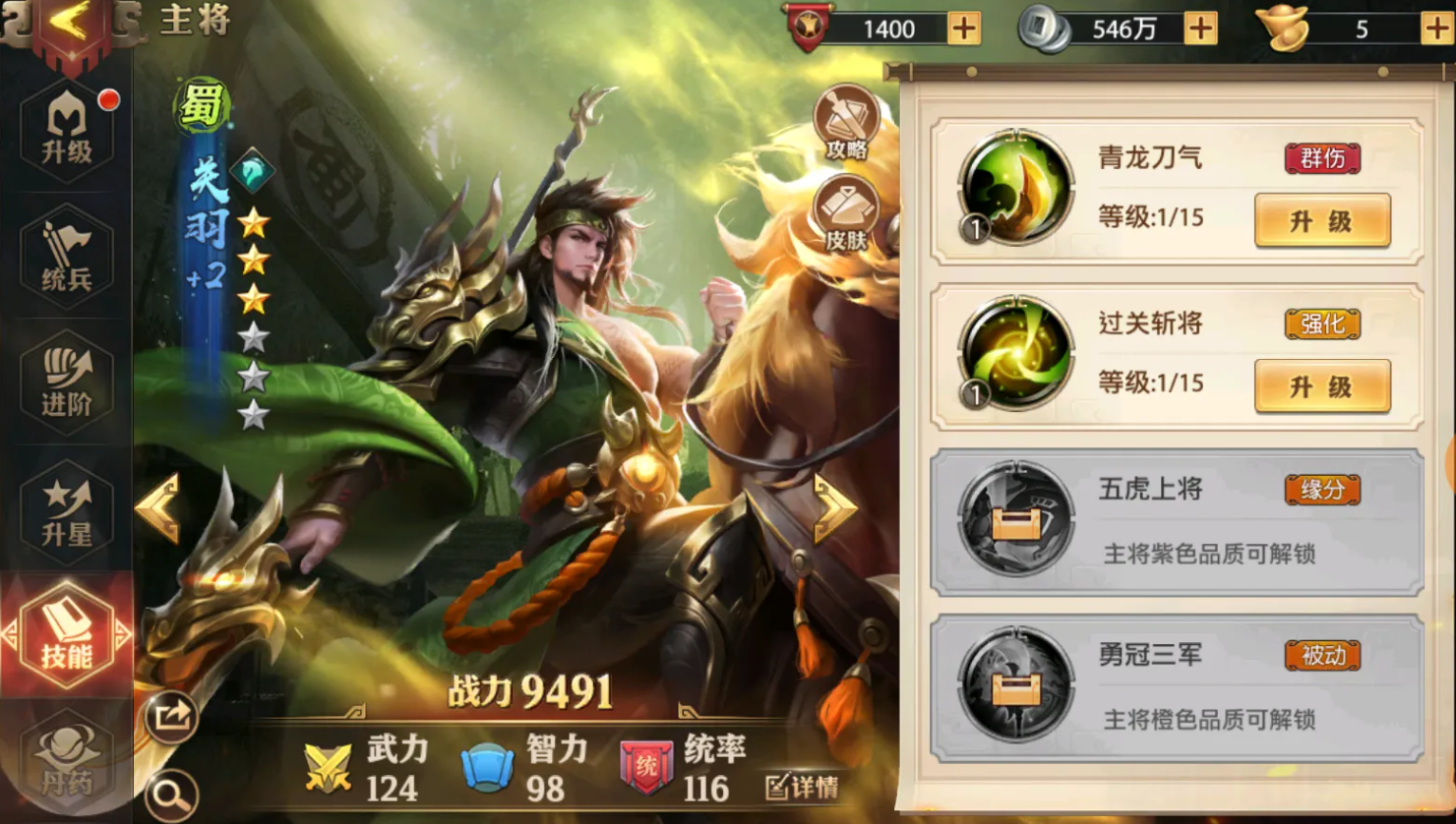Click the share/export icon near bottom left

pos(172,716)
